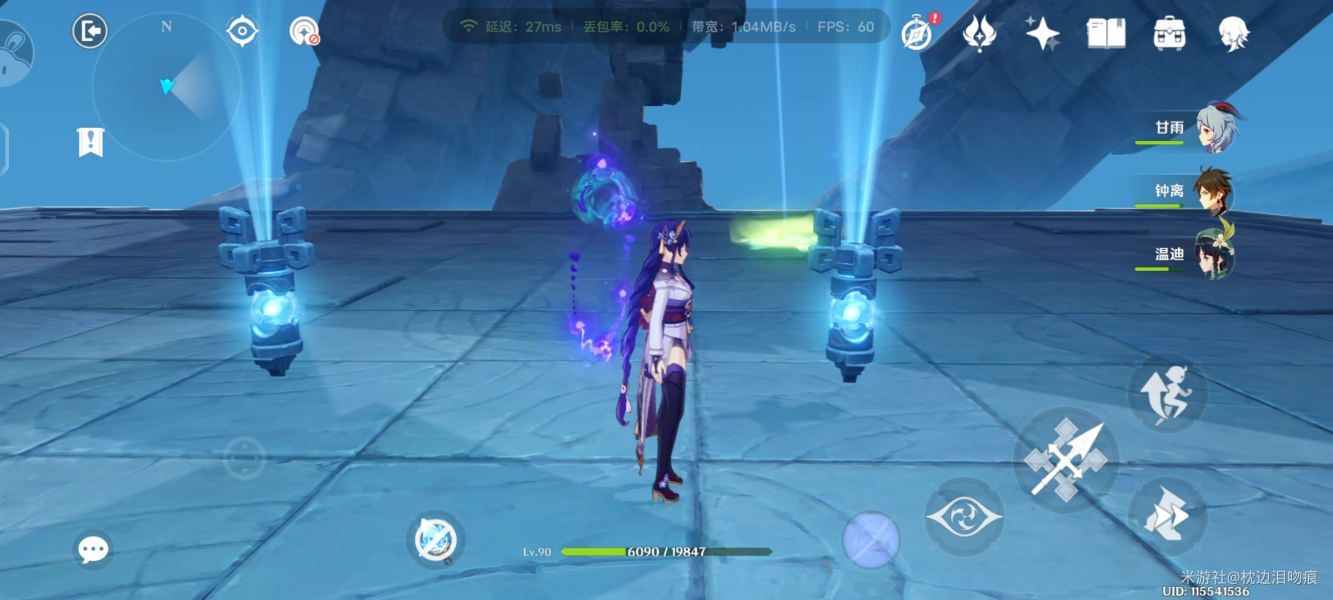
Task: Switch to party member 甘雨
Action: pos(1212,128)
